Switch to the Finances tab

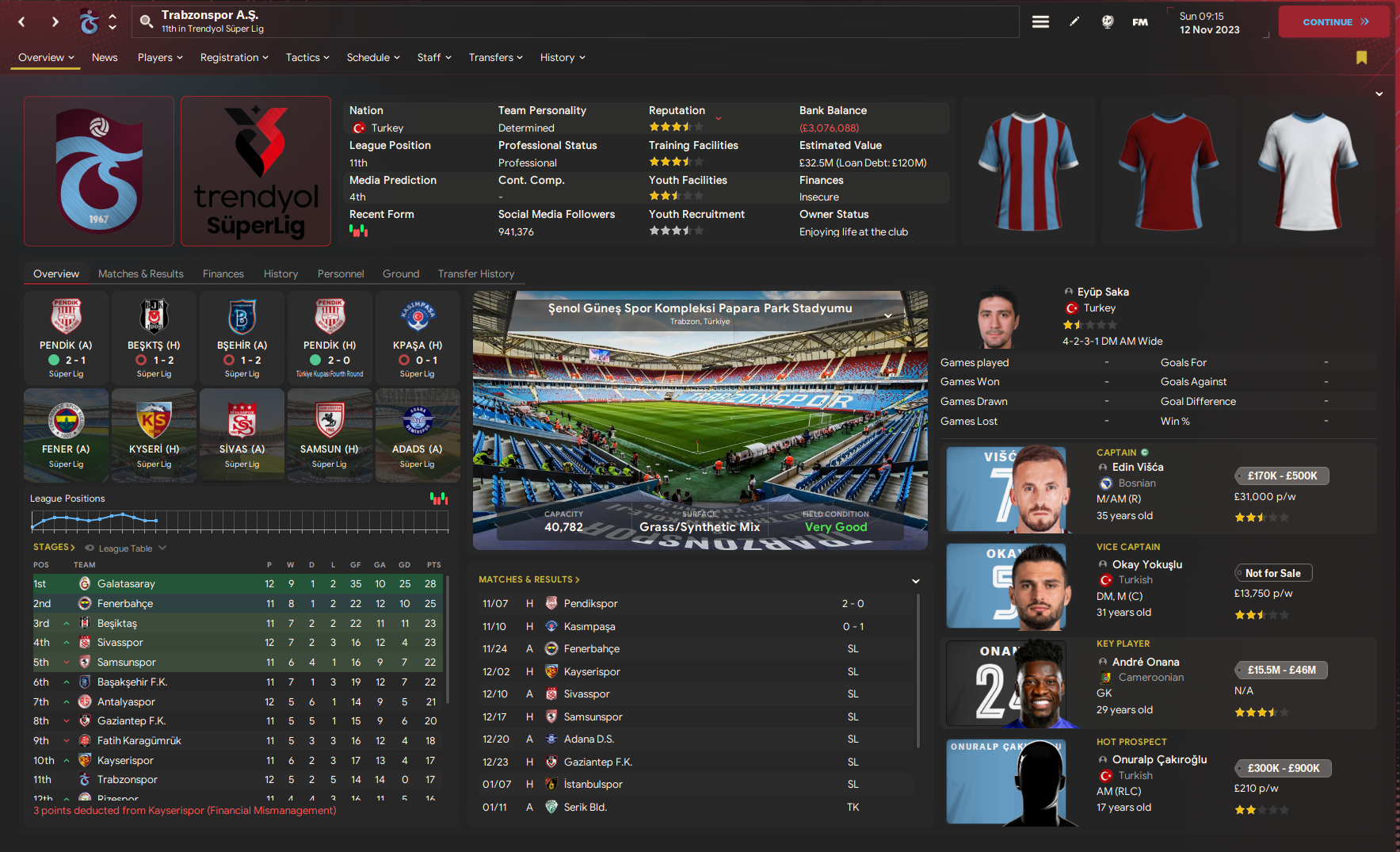223,274
